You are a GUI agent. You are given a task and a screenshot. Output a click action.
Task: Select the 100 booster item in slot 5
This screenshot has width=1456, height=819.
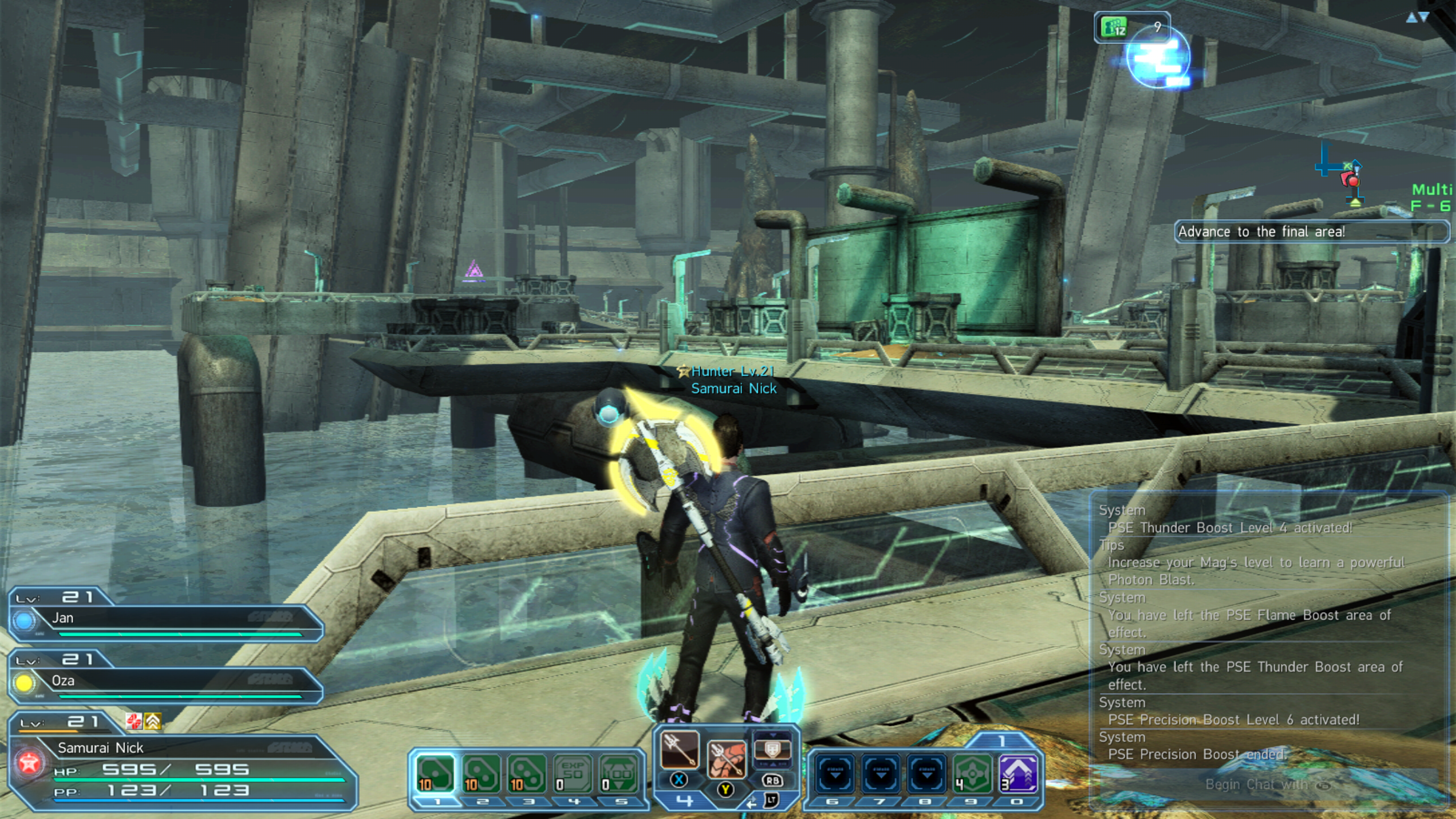coord(619,773)
